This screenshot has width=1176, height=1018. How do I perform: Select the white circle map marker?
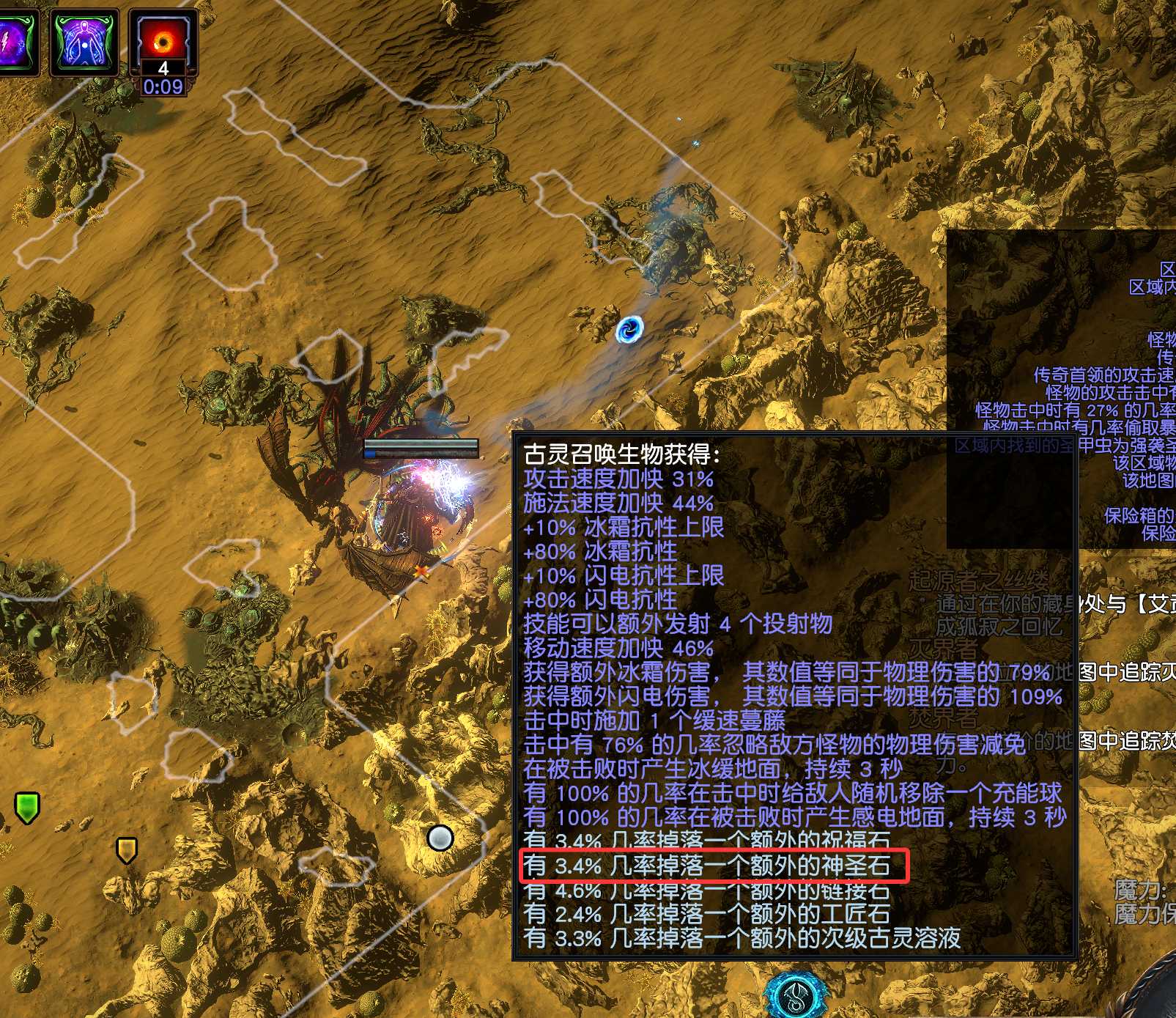(x=440, y=837)
